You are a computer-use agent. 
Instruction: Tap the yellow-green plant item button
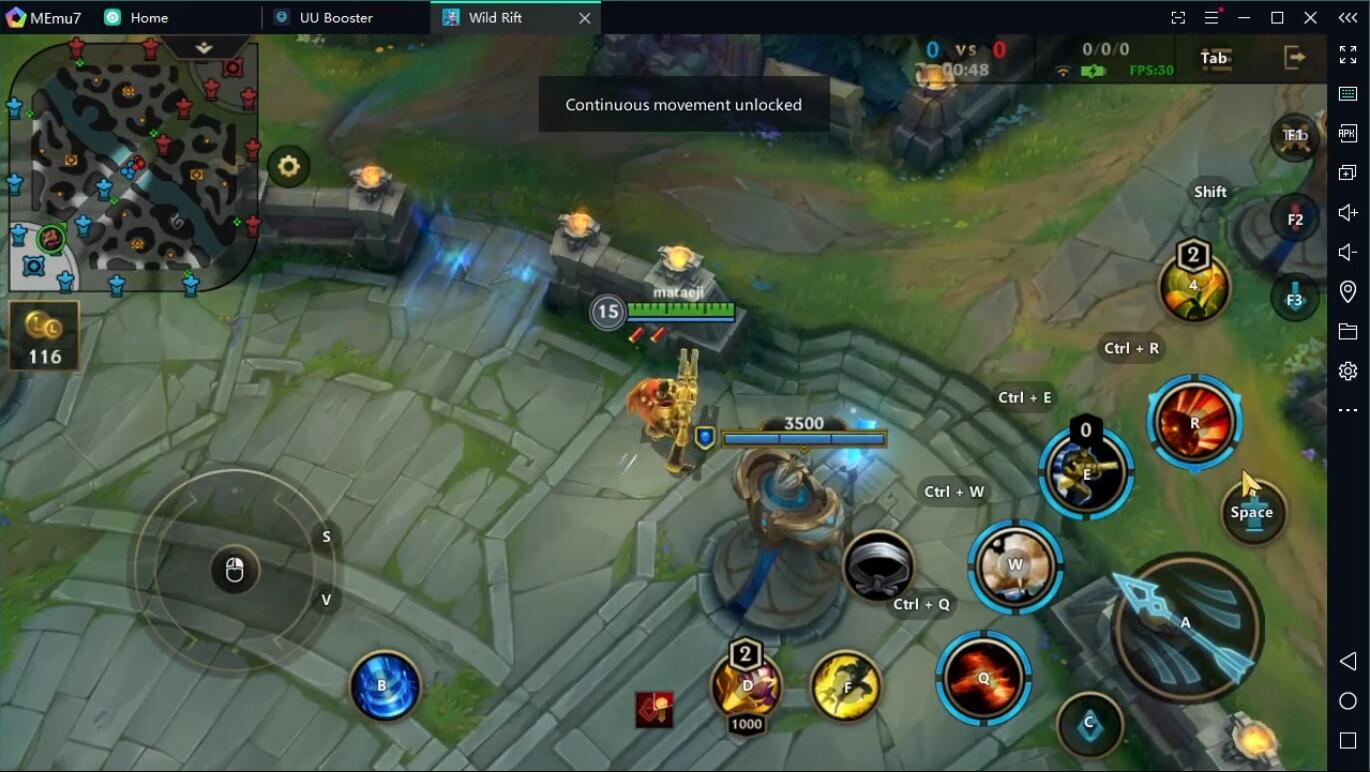click(1194, 287)
